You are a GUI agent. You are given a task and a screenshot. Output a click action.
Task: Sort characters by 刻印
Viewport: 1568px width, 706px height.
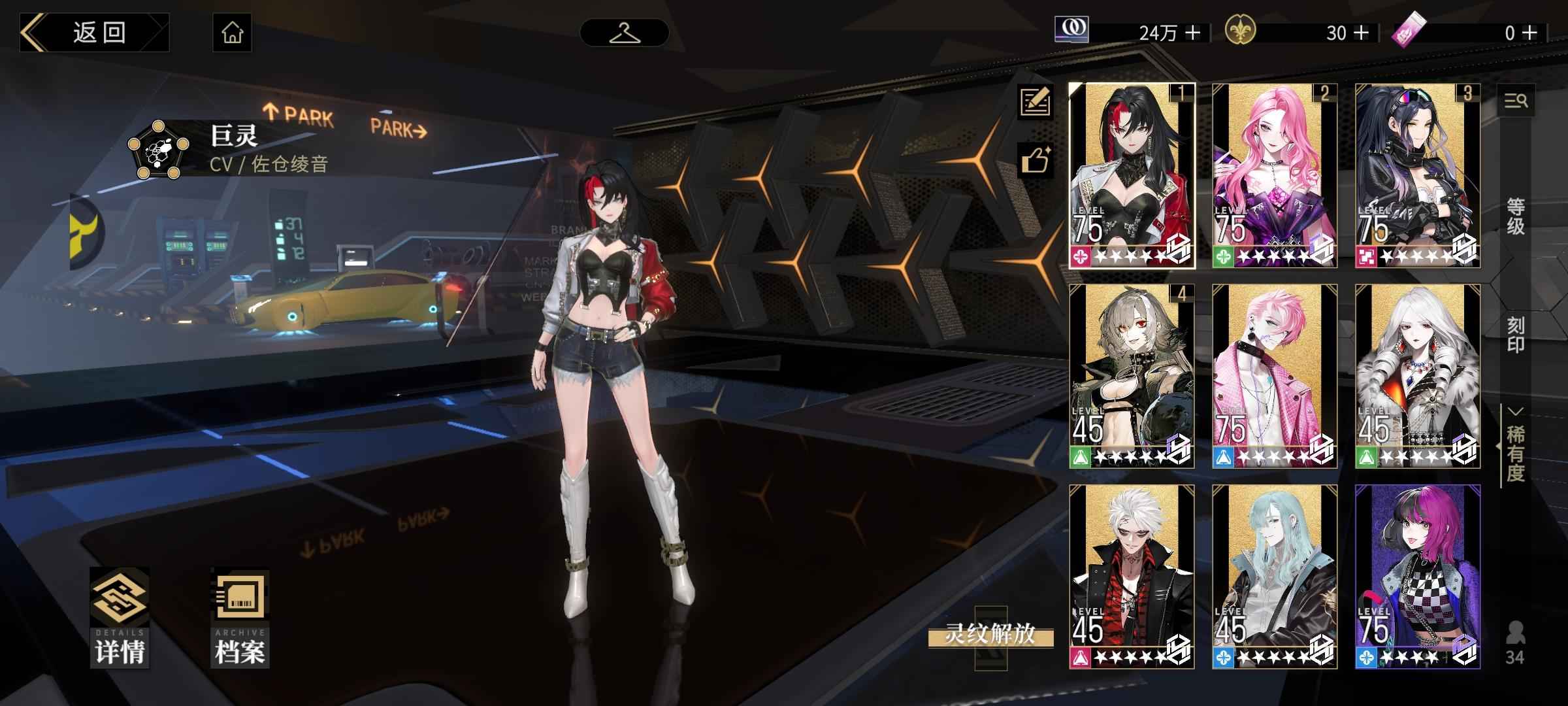(x=1516, y=335)
